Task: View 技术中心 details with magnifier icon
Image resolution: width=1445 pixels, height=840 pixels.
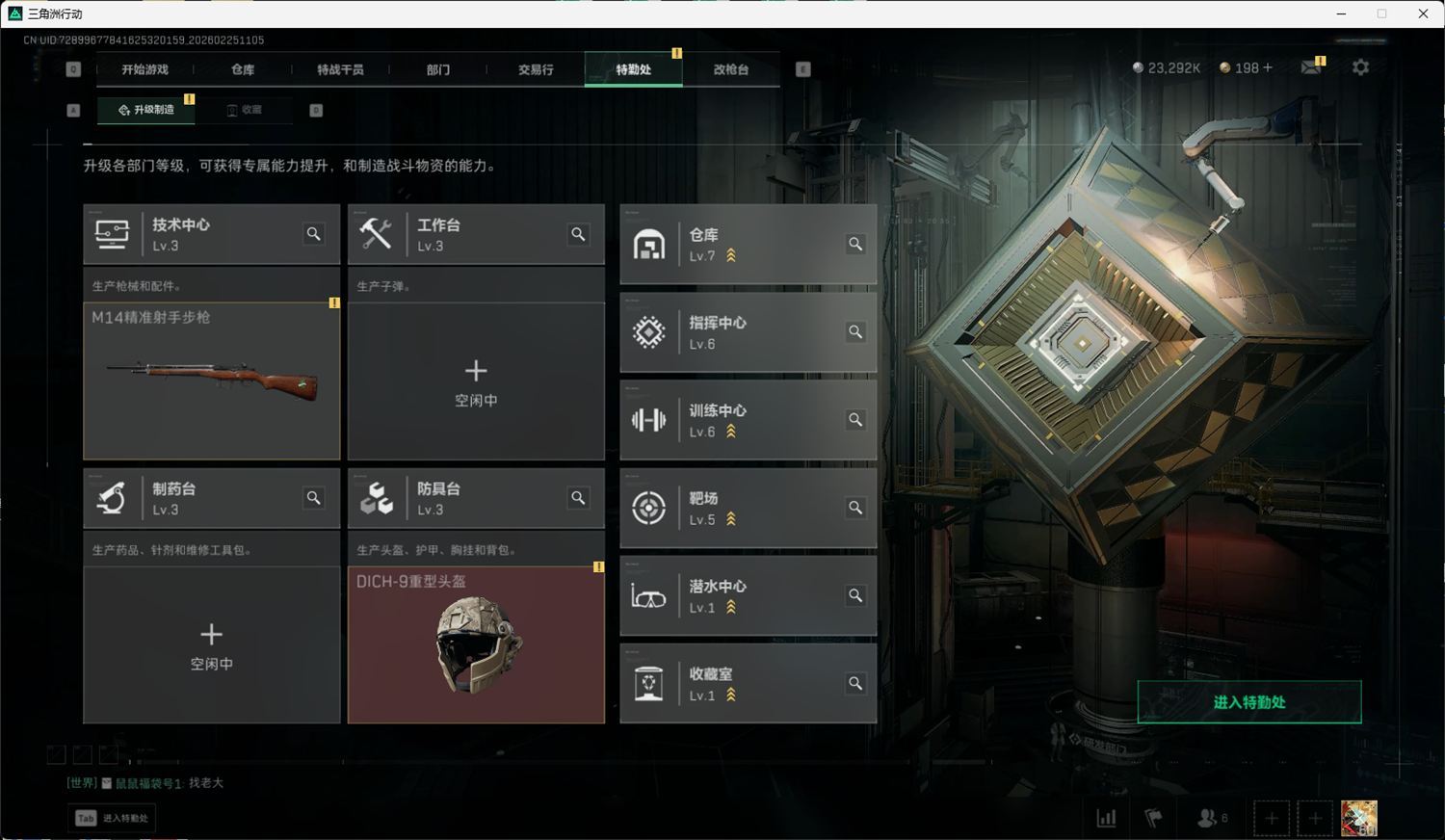Action: (314, 234)
